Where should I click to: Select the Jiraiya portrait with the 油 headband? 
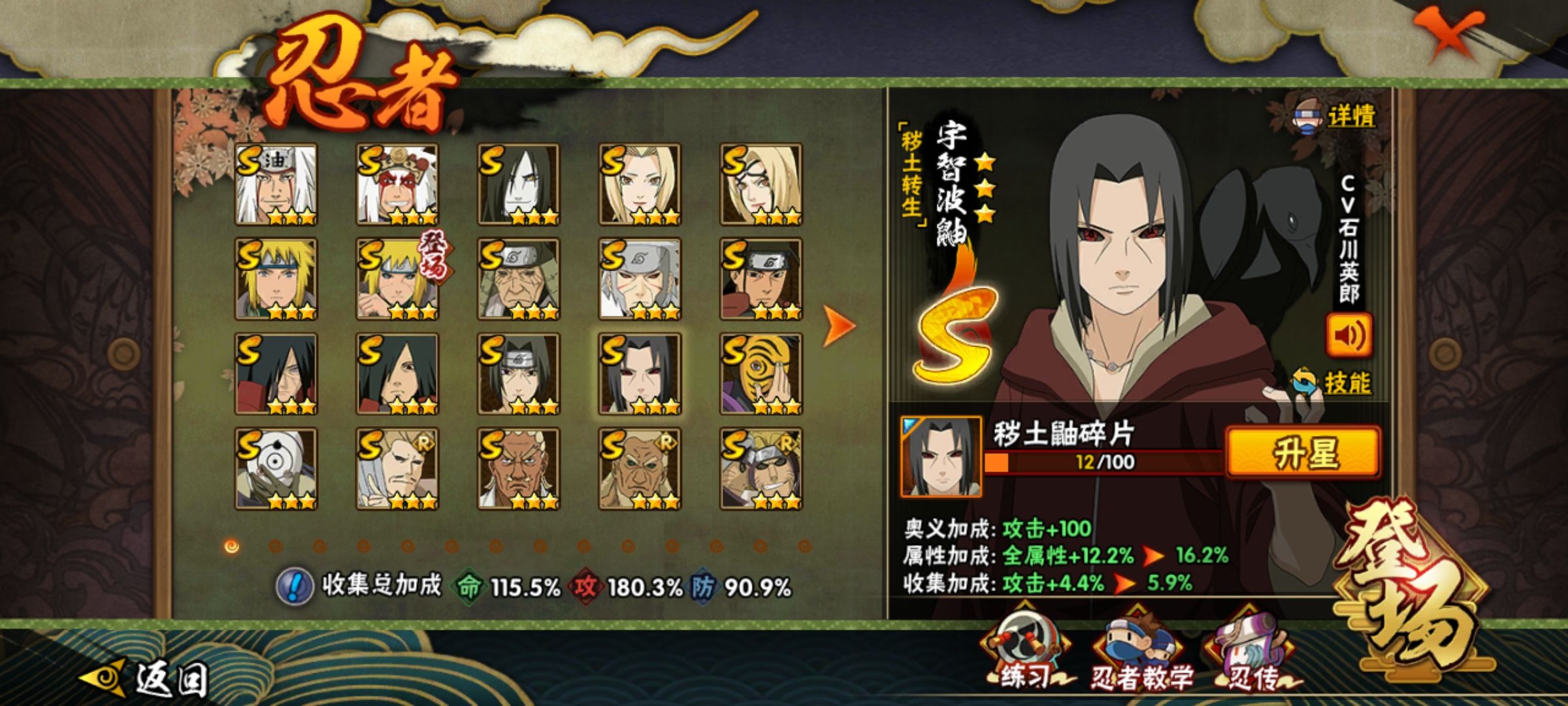(276, 184)
